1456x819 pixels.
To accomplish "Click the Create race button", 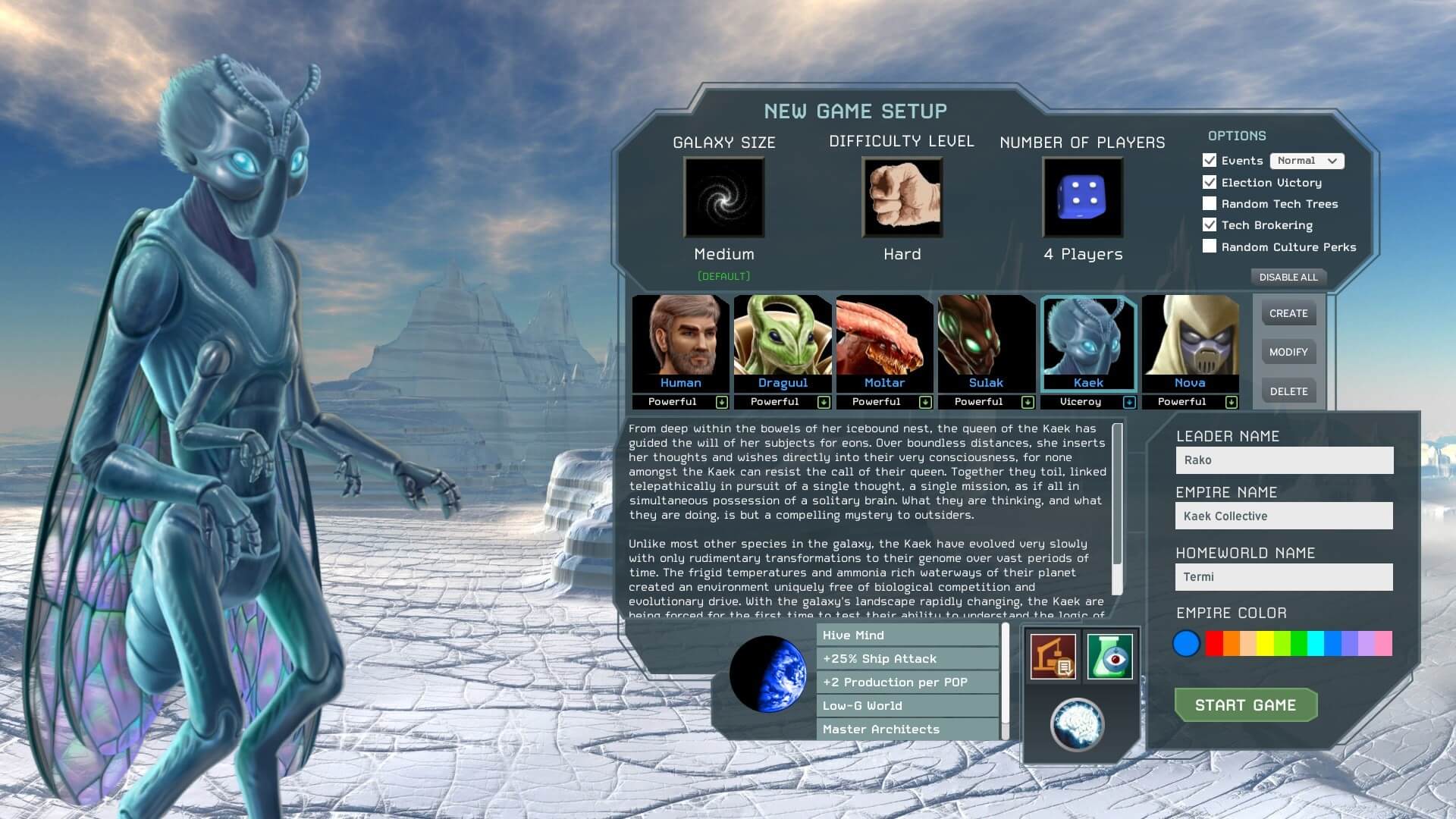I will [1288, 313].
